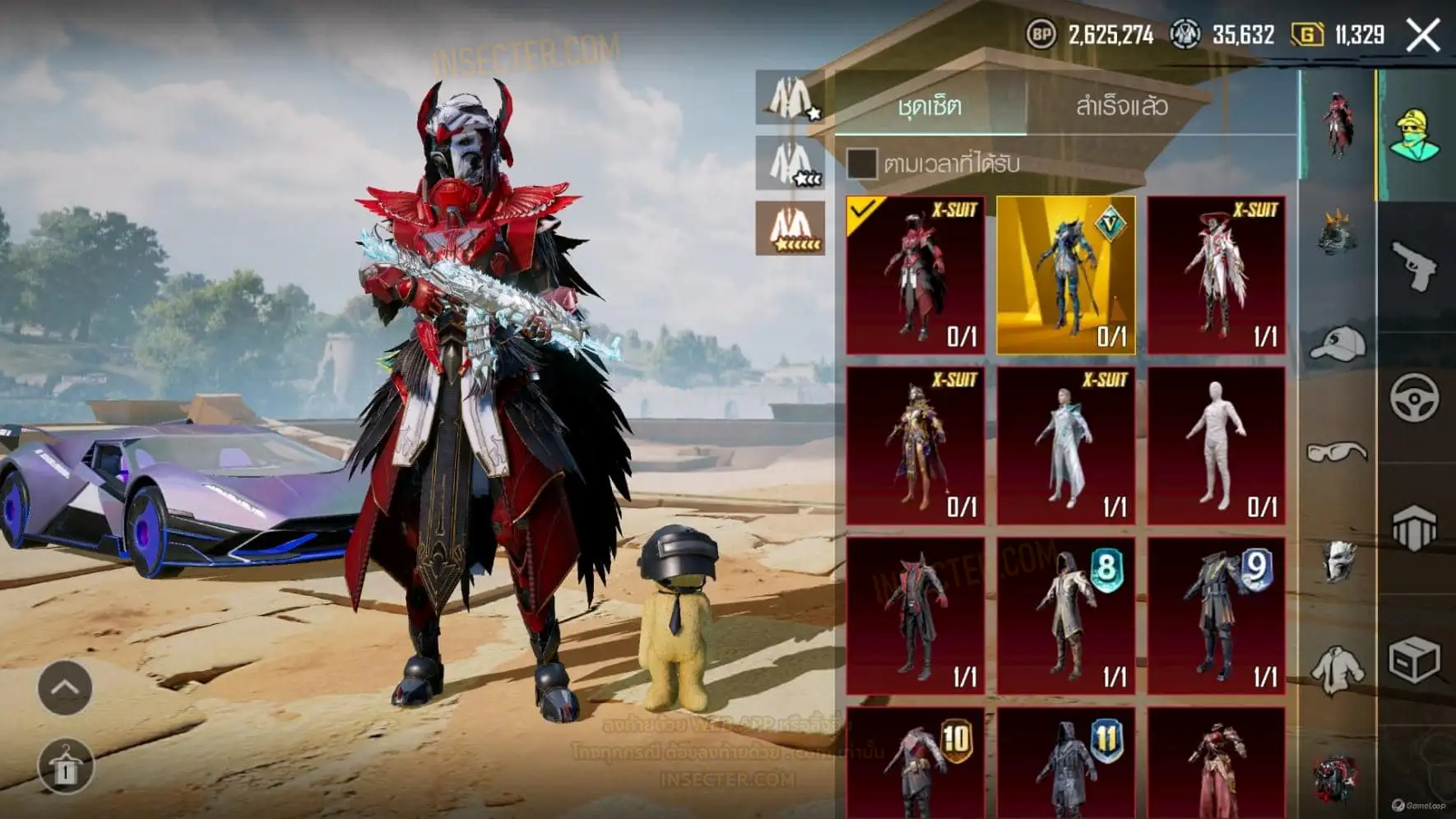Image resolution: width=1456 pixels, height=819 pixels.
Task: Filter by the one-star rarity suit icon
Action: click(x=791, y=98)
